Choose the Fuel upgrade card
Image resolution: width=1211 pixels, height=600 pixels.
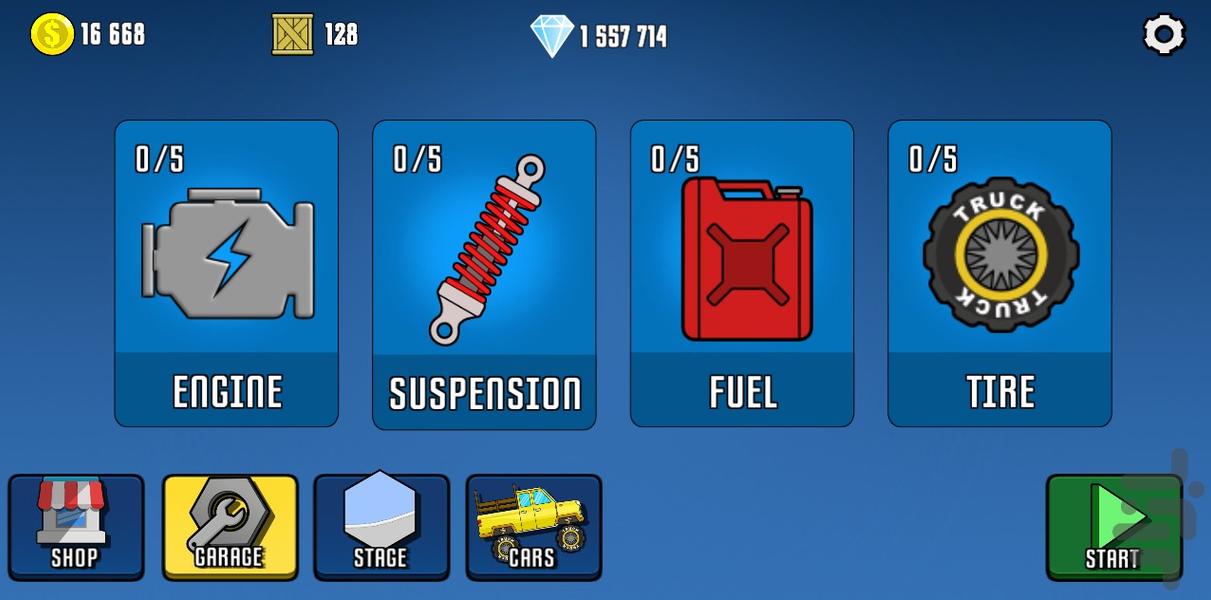742,274
